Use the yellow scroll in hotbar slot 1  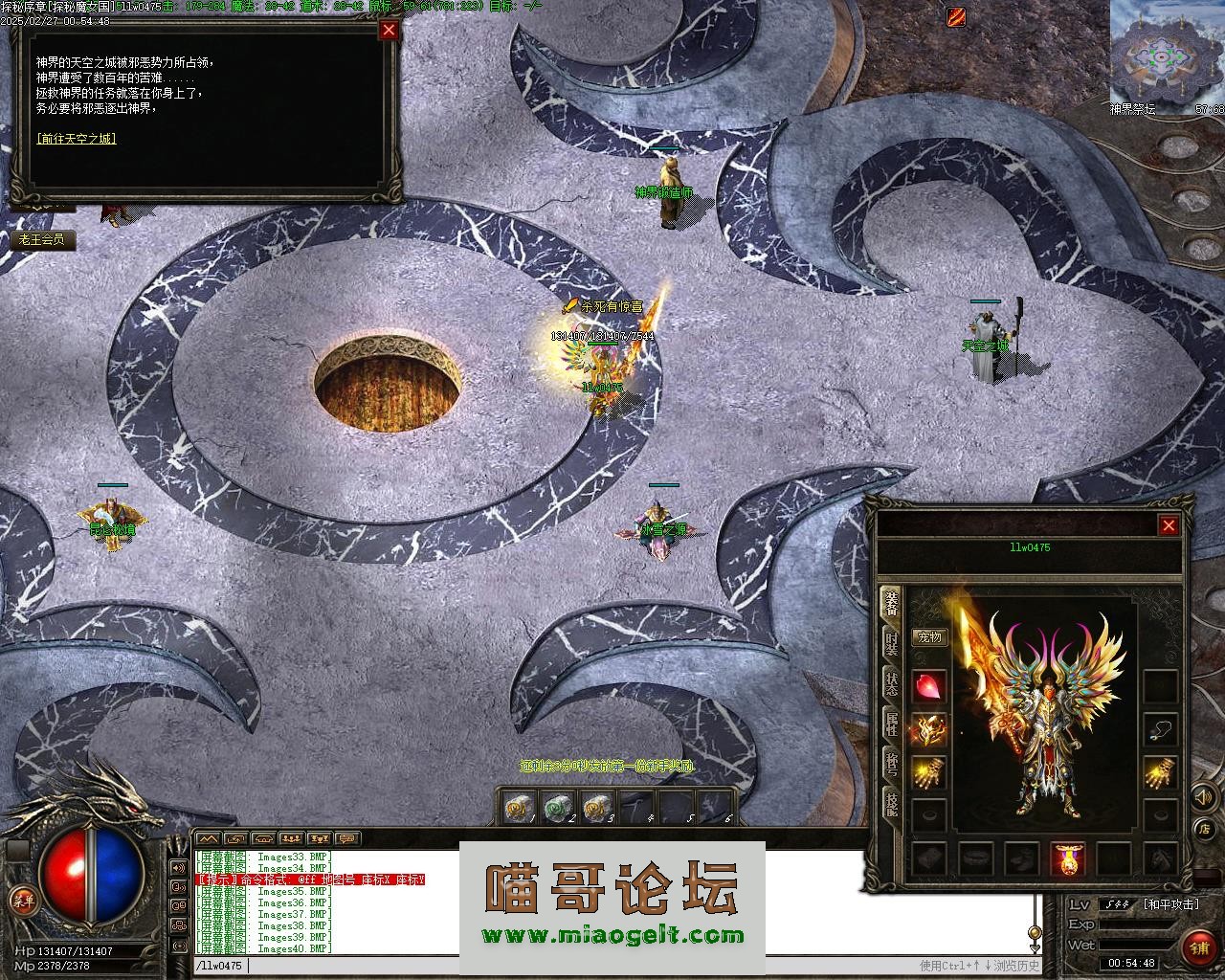pyautogui.click(x=517, y=808)
